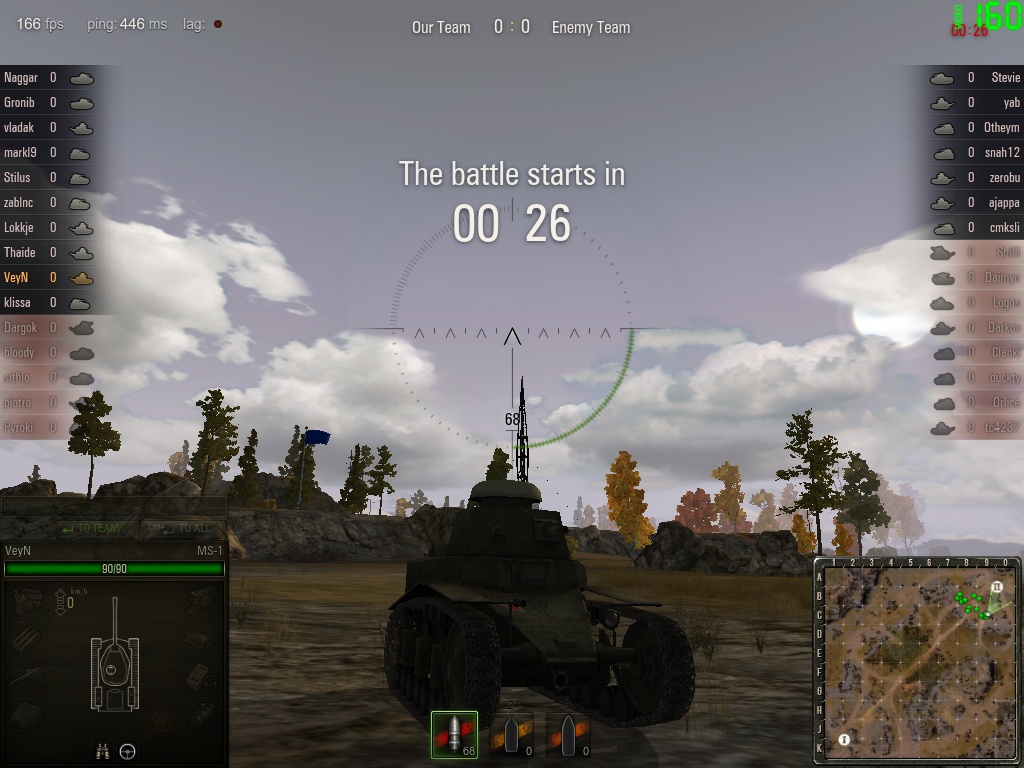
Task: Switch to ammo slot number 3
Action: coord(568,735)
